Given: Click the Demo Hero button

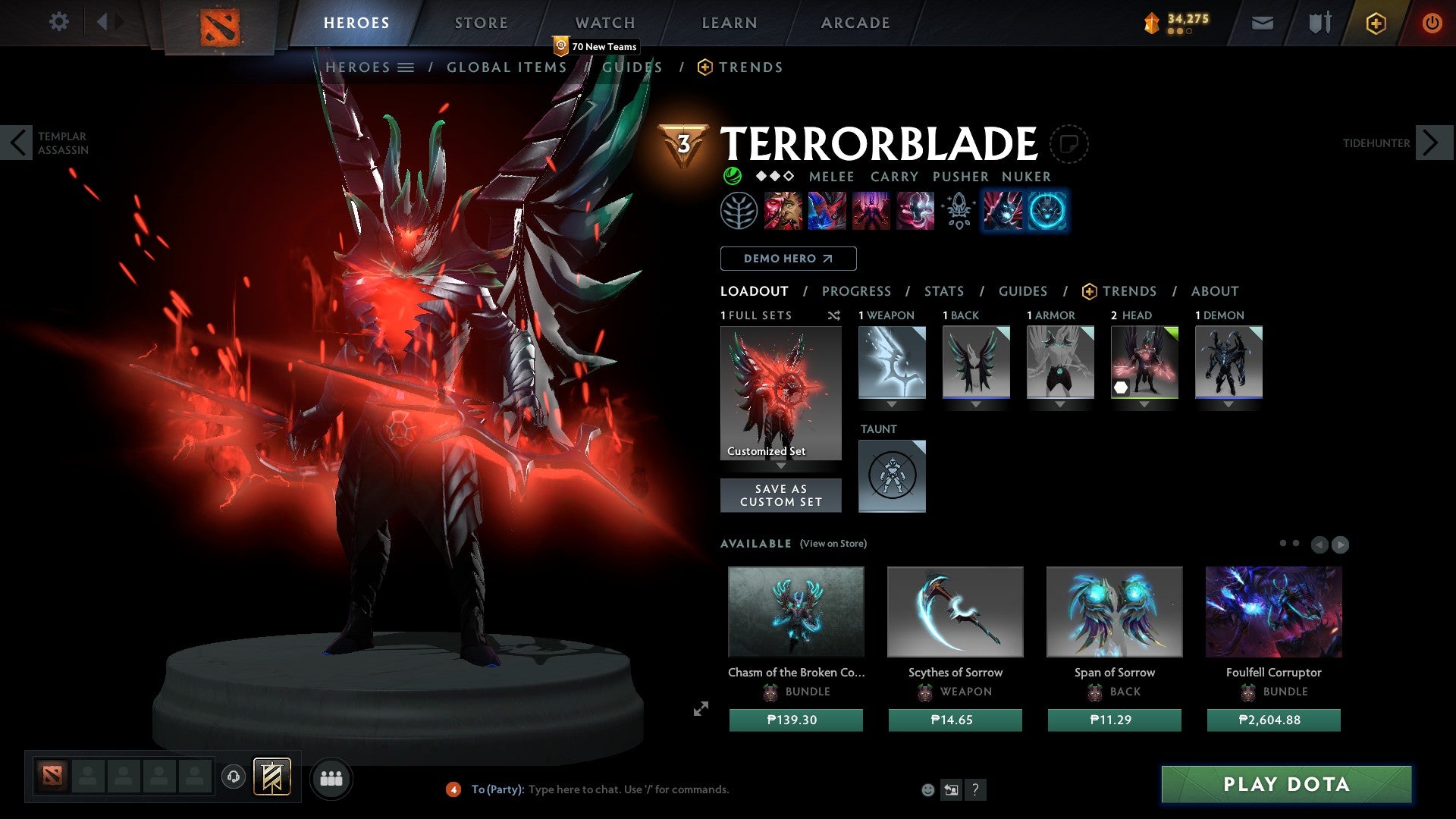Looking at the screenshot, I should click(x=788, y=259).
